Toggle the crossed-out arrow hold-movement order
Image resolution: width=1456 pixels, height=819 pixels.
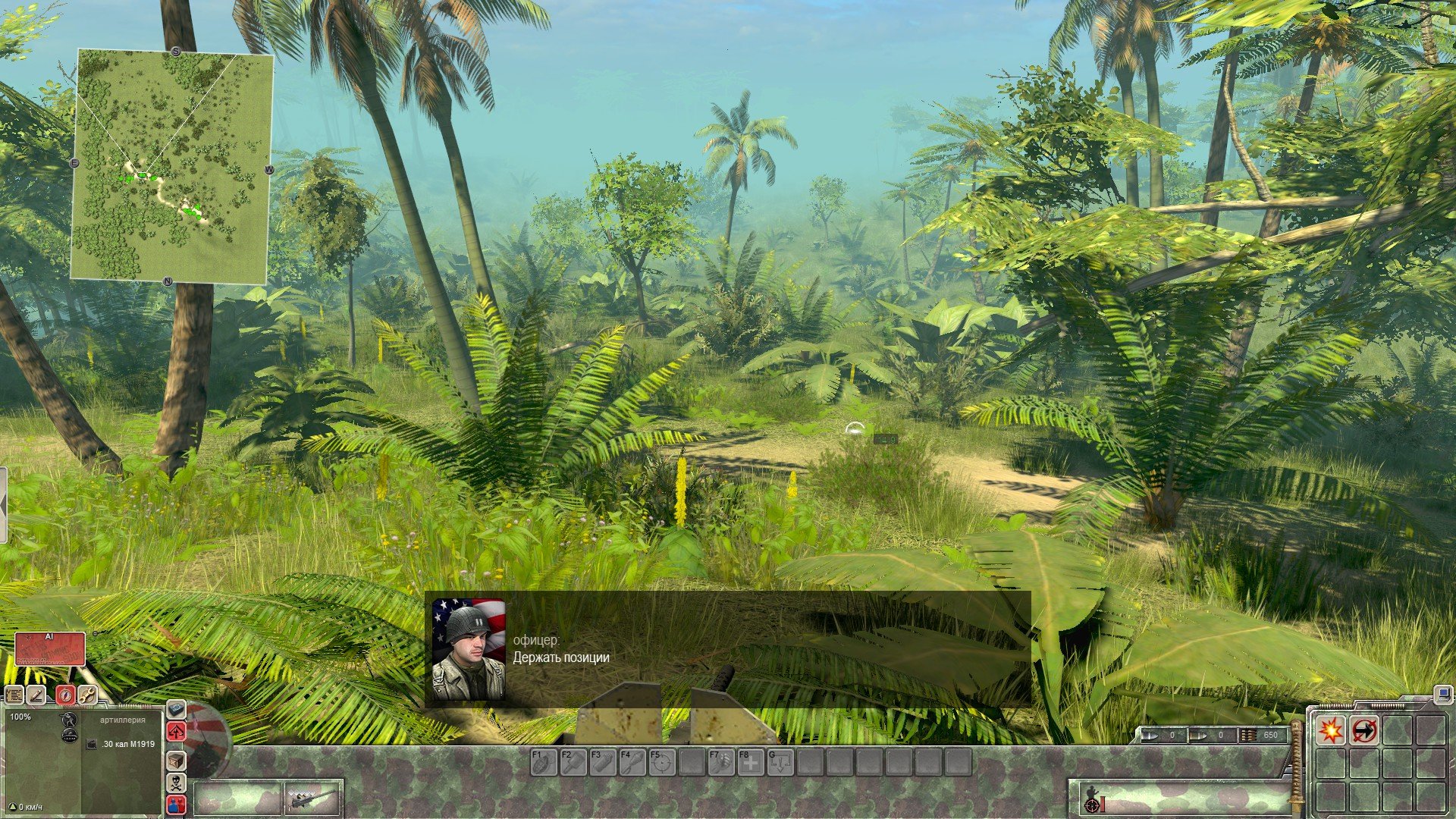pyautogui.click(x=1364, y=730)
